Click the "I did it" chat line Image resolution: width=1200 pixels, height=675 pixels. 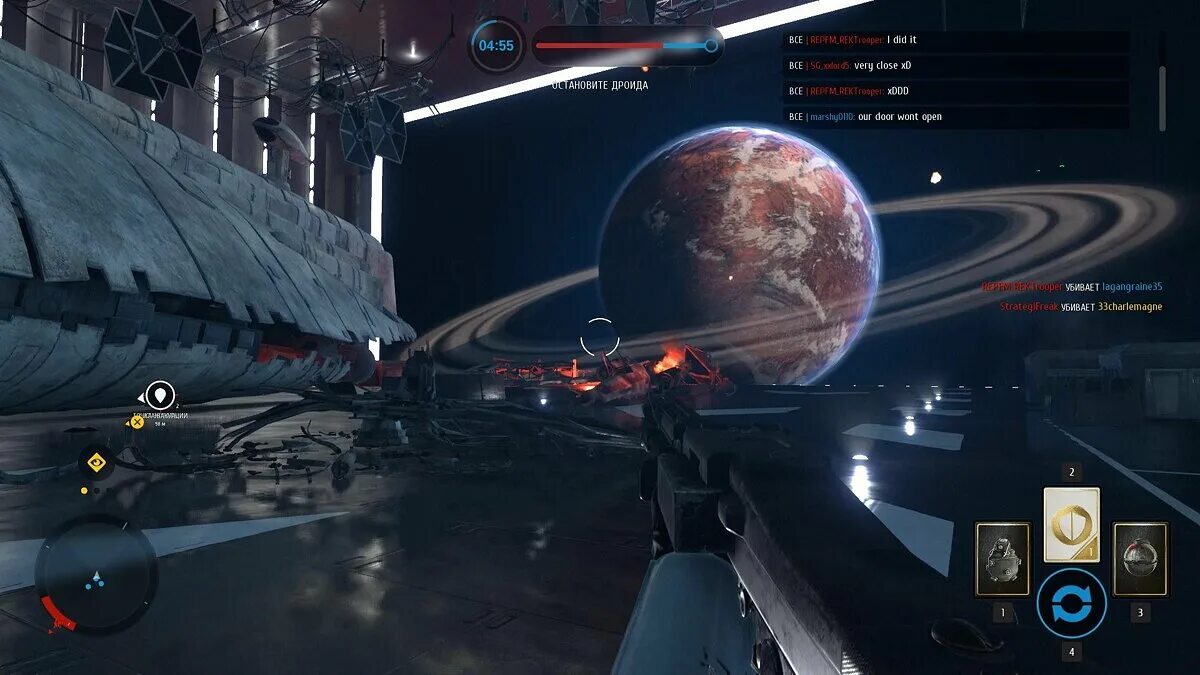[x=956, y=41]
